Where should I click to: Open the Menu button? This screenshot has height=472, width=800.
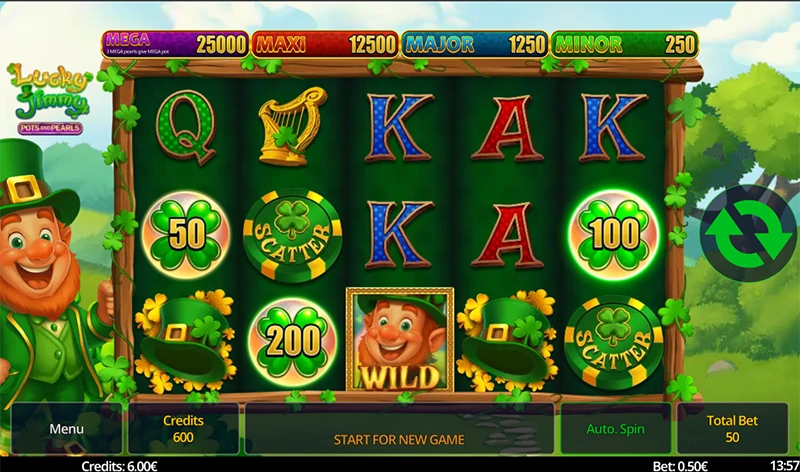point(66,429)
